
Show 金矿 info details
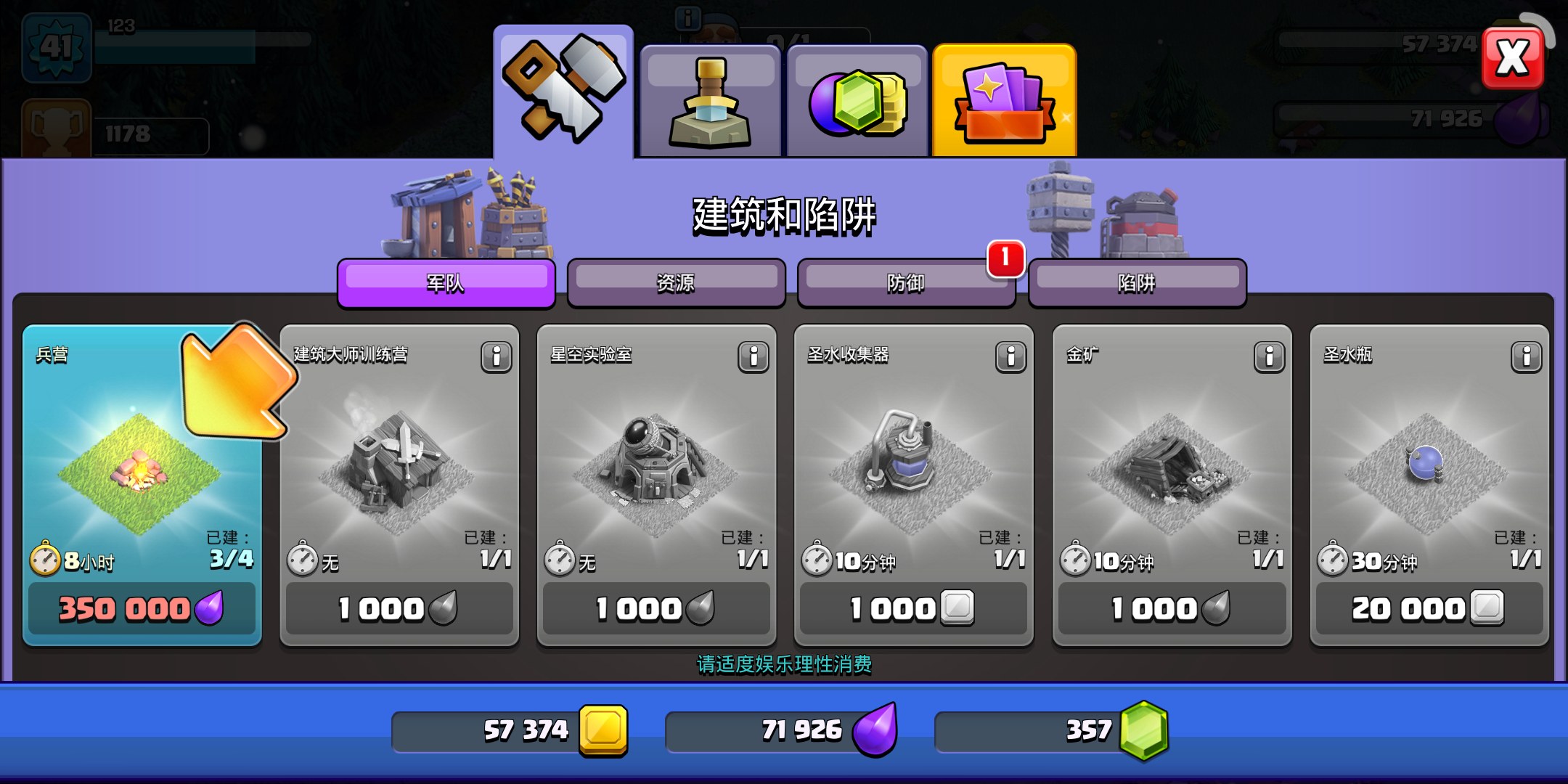[x=1269, y=356]
